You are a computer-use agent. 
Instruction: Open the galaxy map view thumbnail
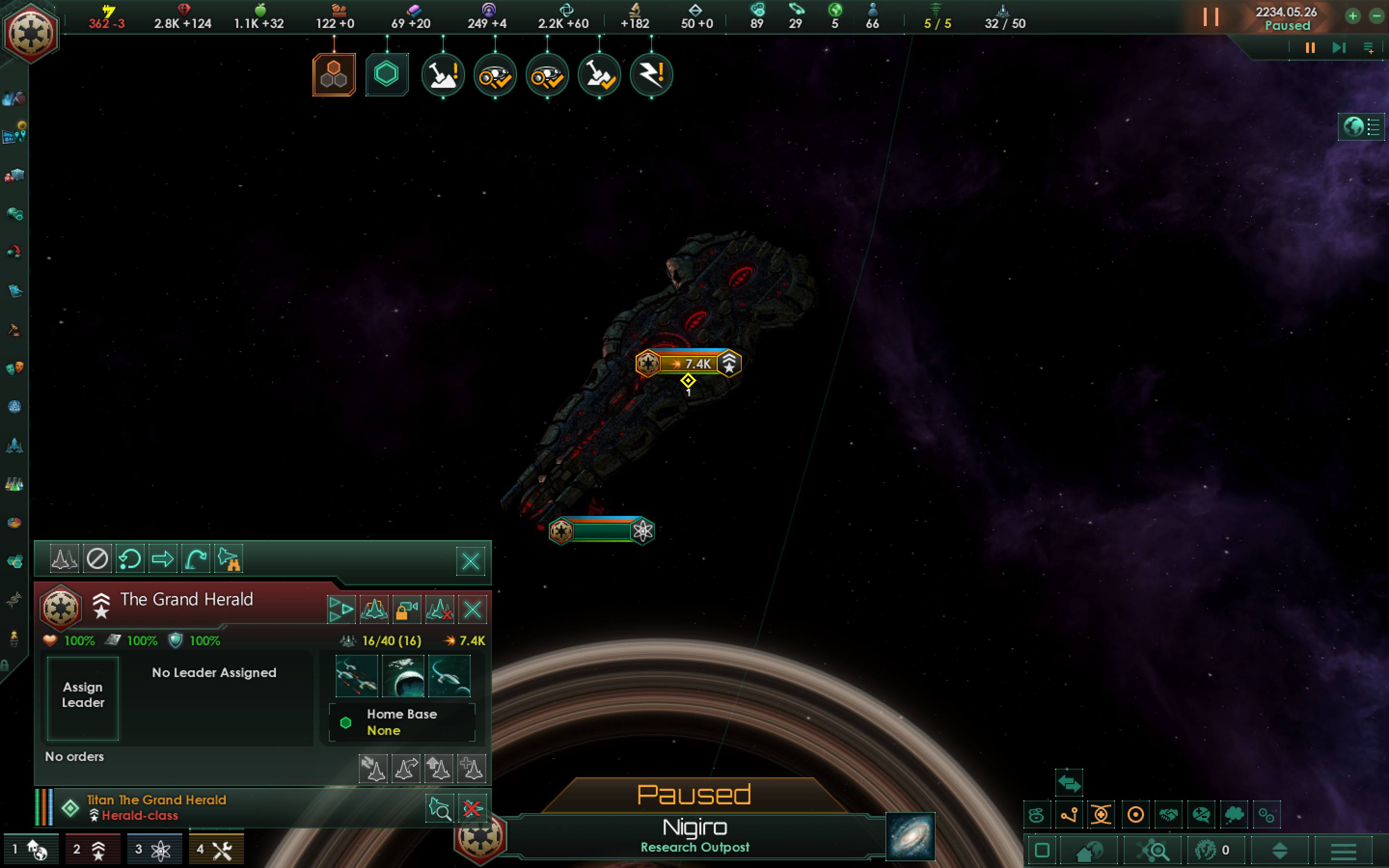(910, 837)
